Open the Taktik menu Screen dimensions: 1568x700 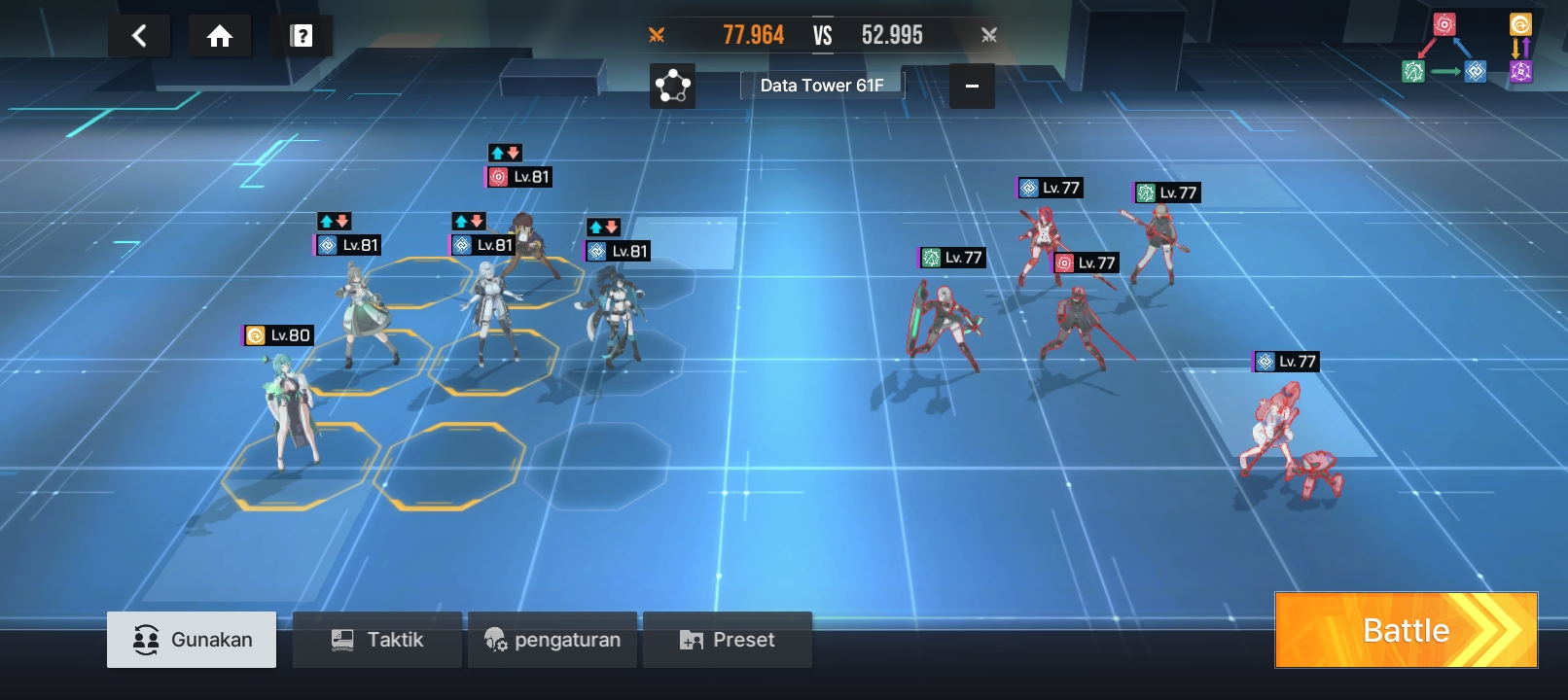[x=377, y=640]
